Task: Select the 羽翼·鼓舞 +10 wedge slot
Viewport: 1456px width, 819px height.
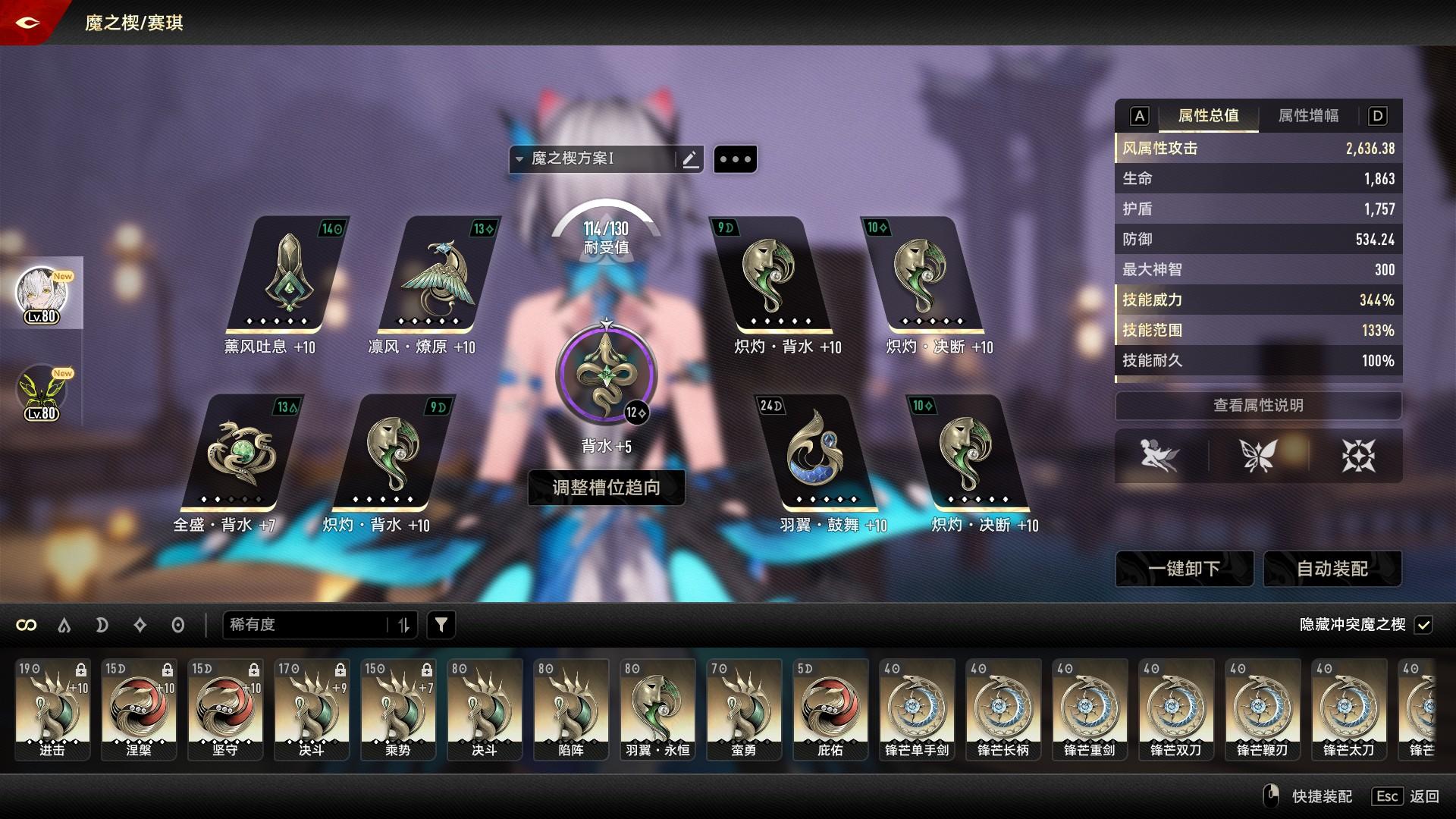Action: [817, 453]
